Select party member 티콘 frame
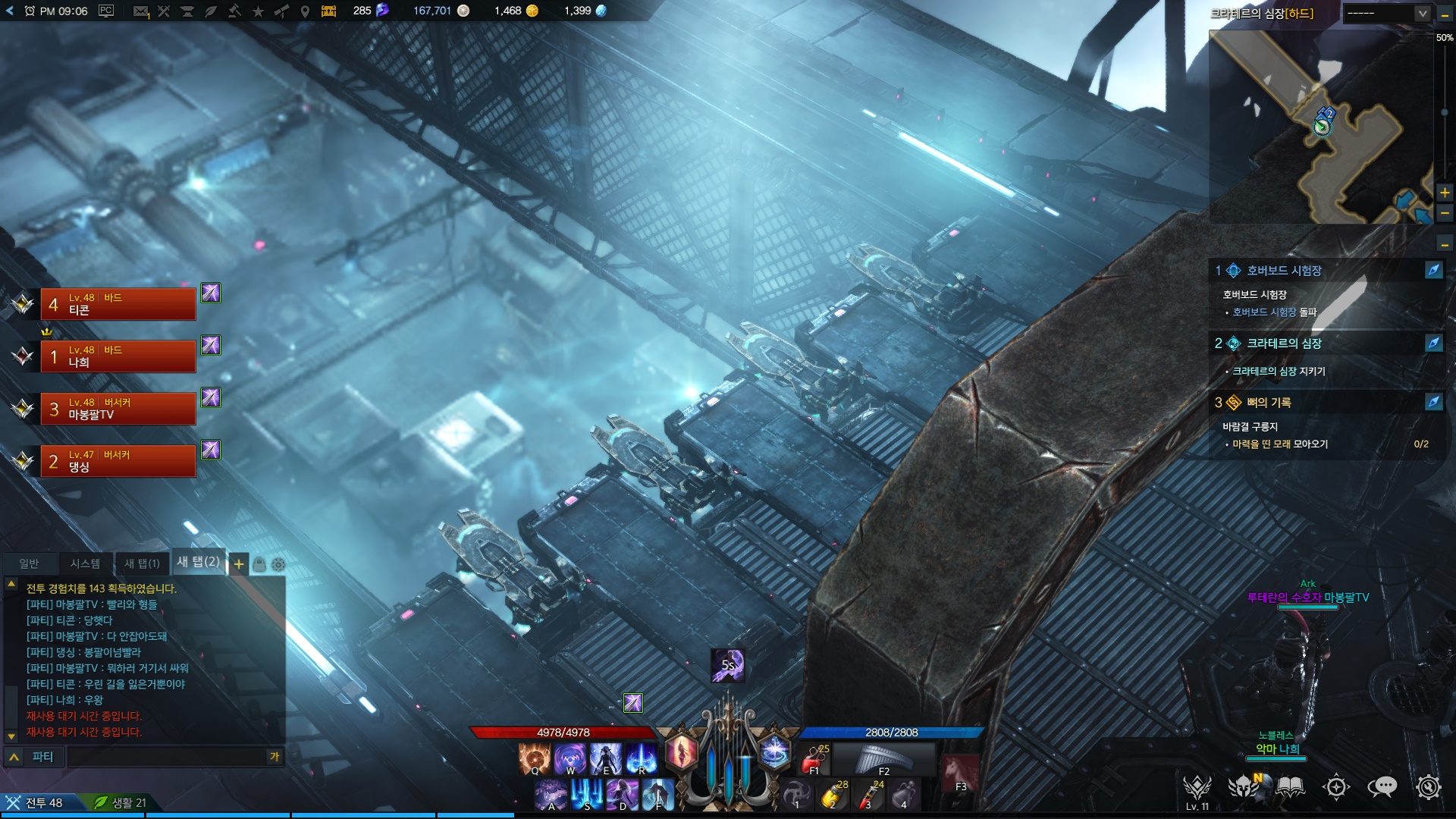The height and width of the screenshot is (819, 1456). pyautogui.click(x=118, y=304)
